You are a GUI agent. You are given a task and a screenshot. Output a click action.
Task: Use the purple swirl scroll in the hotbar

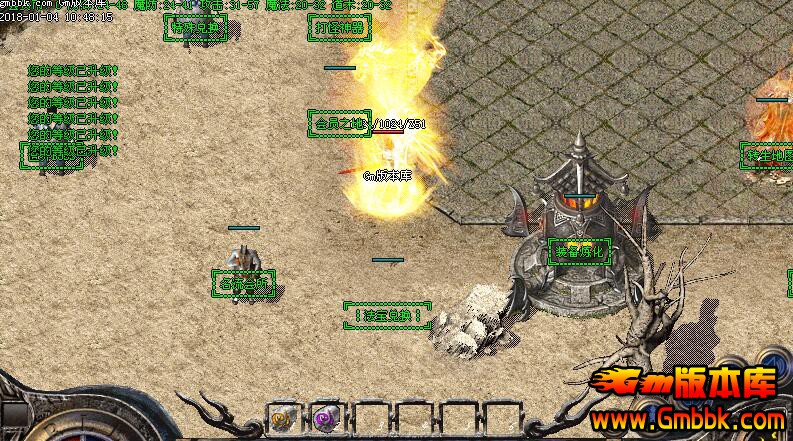click(x=324, y=419)
